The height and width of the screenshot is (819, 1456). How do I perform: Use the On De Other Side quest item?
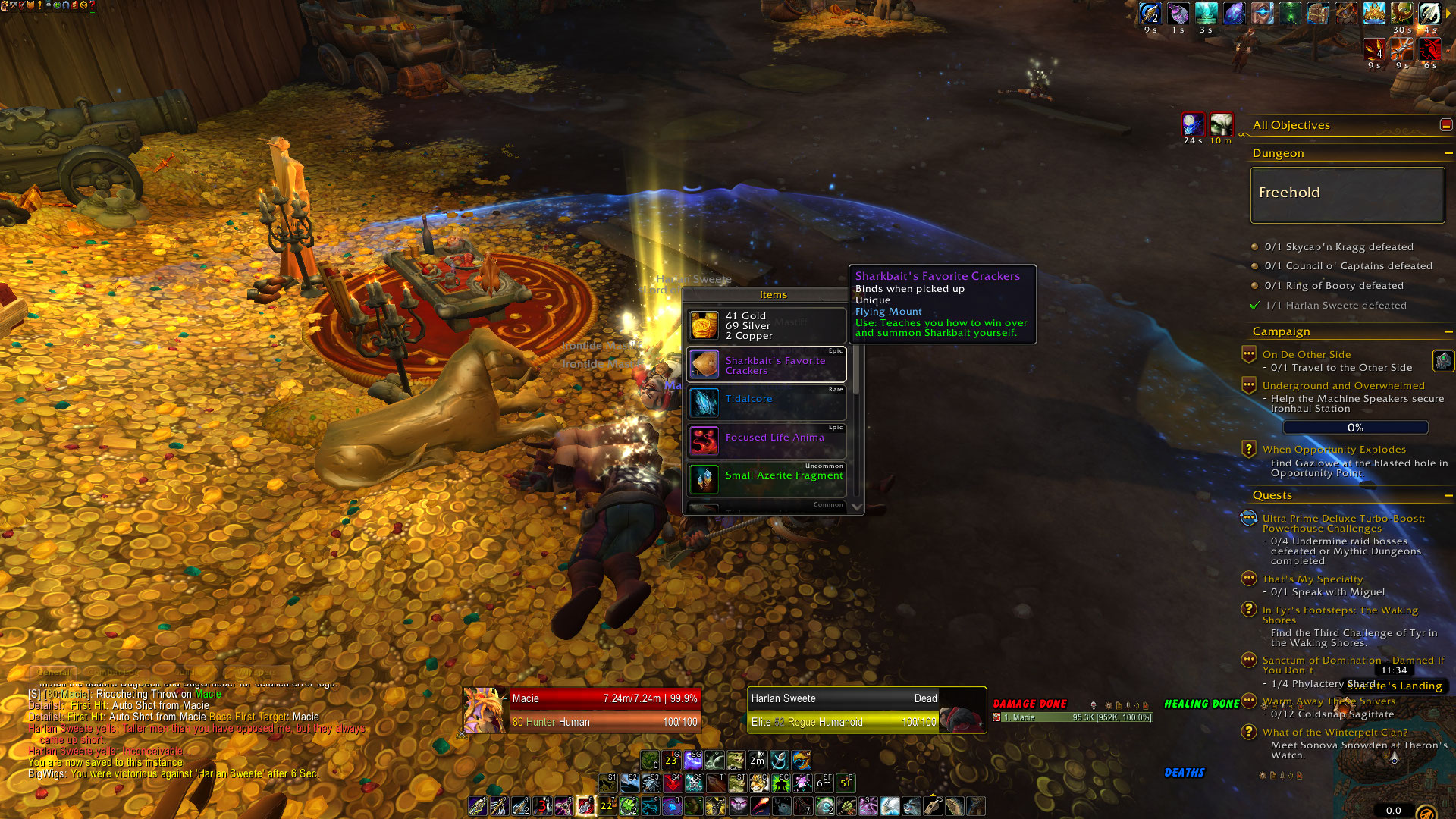1442,360
